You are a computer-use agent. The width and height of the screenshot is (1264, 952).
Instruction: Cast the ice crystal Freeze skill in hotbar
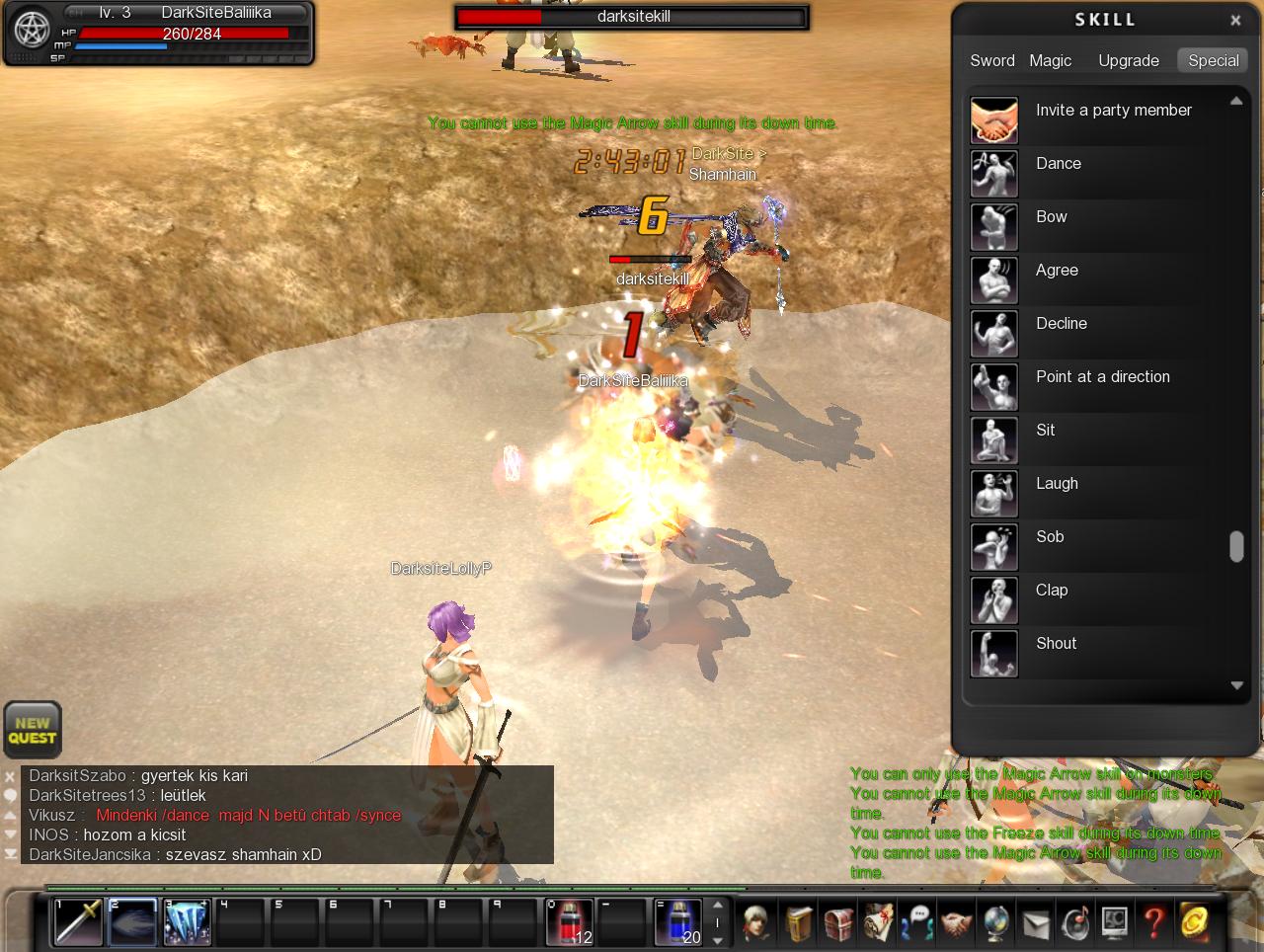[187, 922]
